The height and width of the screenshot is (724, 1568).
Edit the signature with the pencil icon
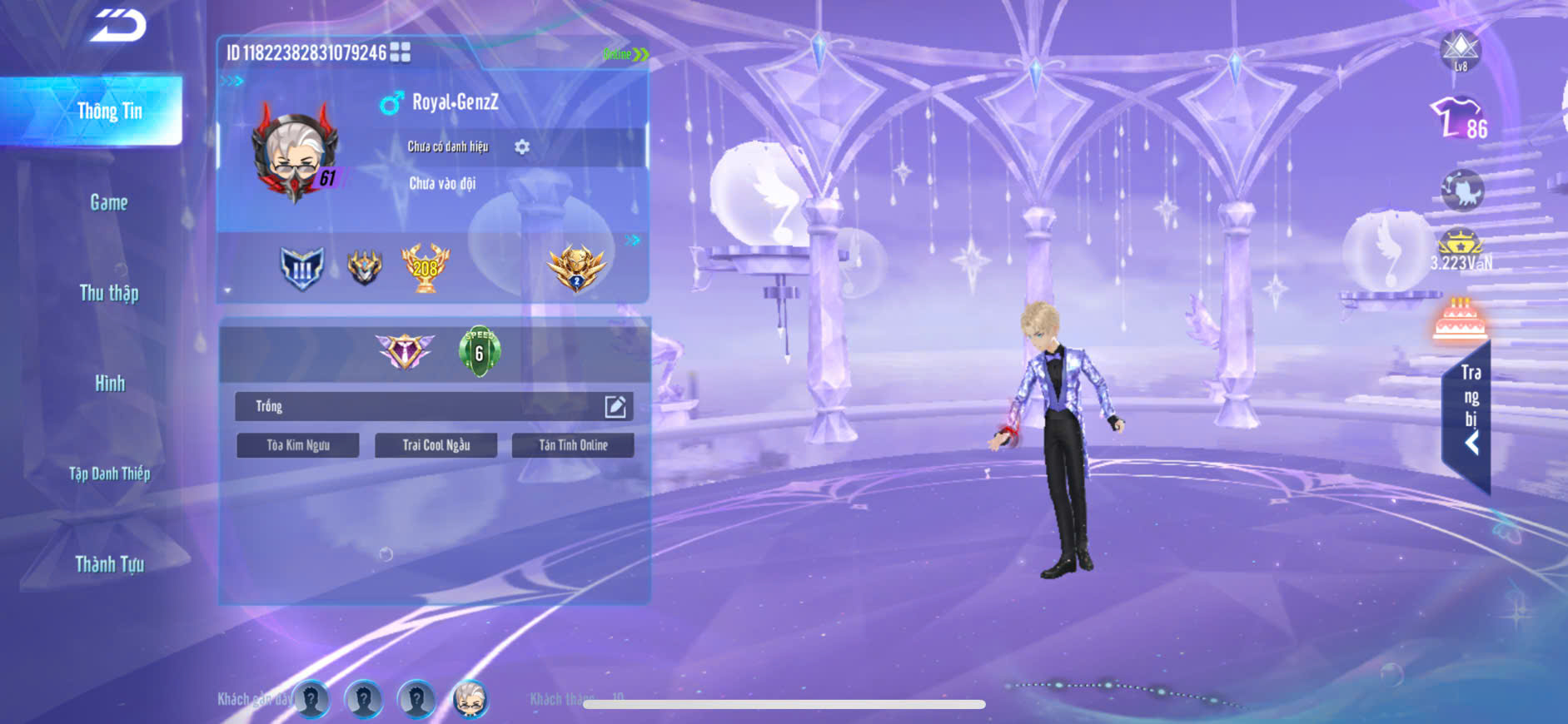615,406
